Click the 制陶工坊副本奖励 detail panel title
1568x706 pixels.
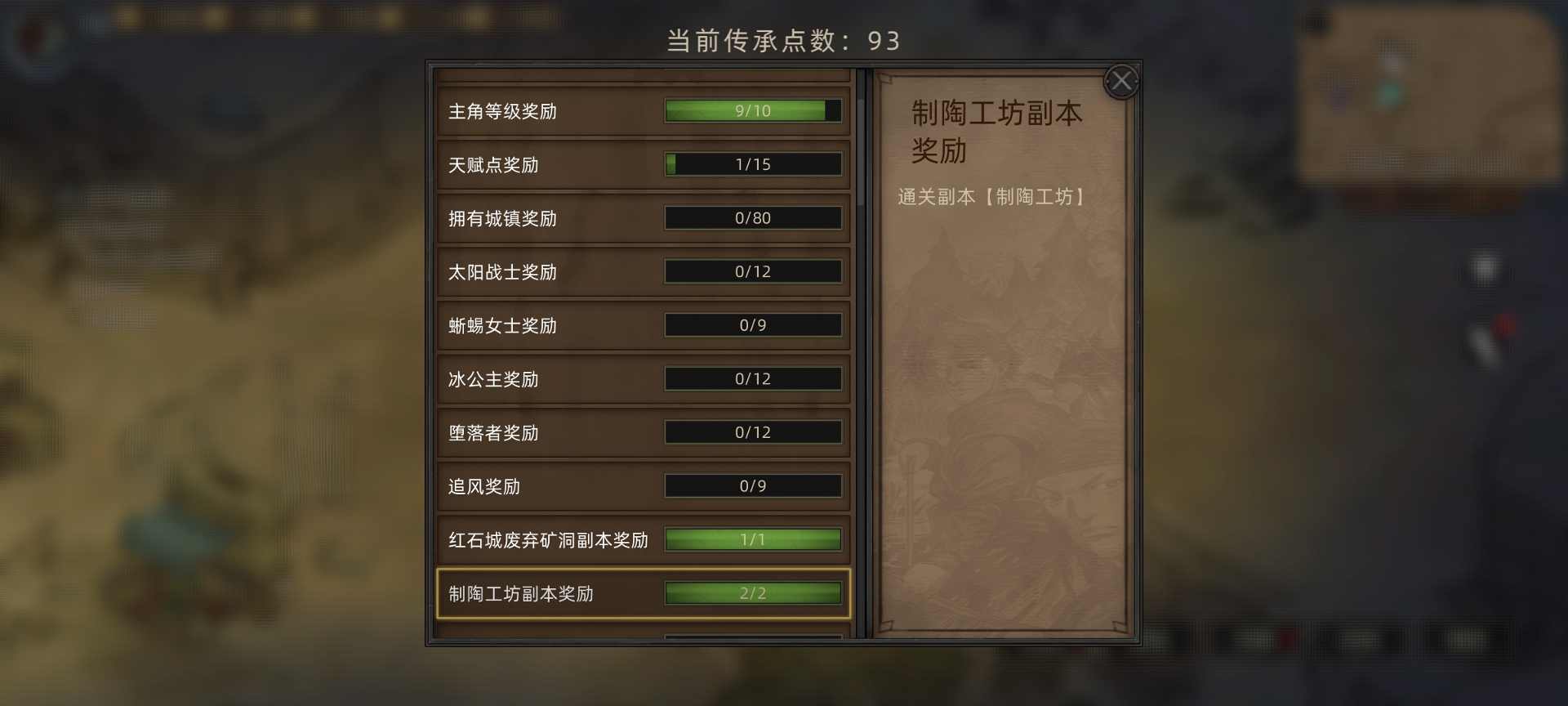click(997, 132)
